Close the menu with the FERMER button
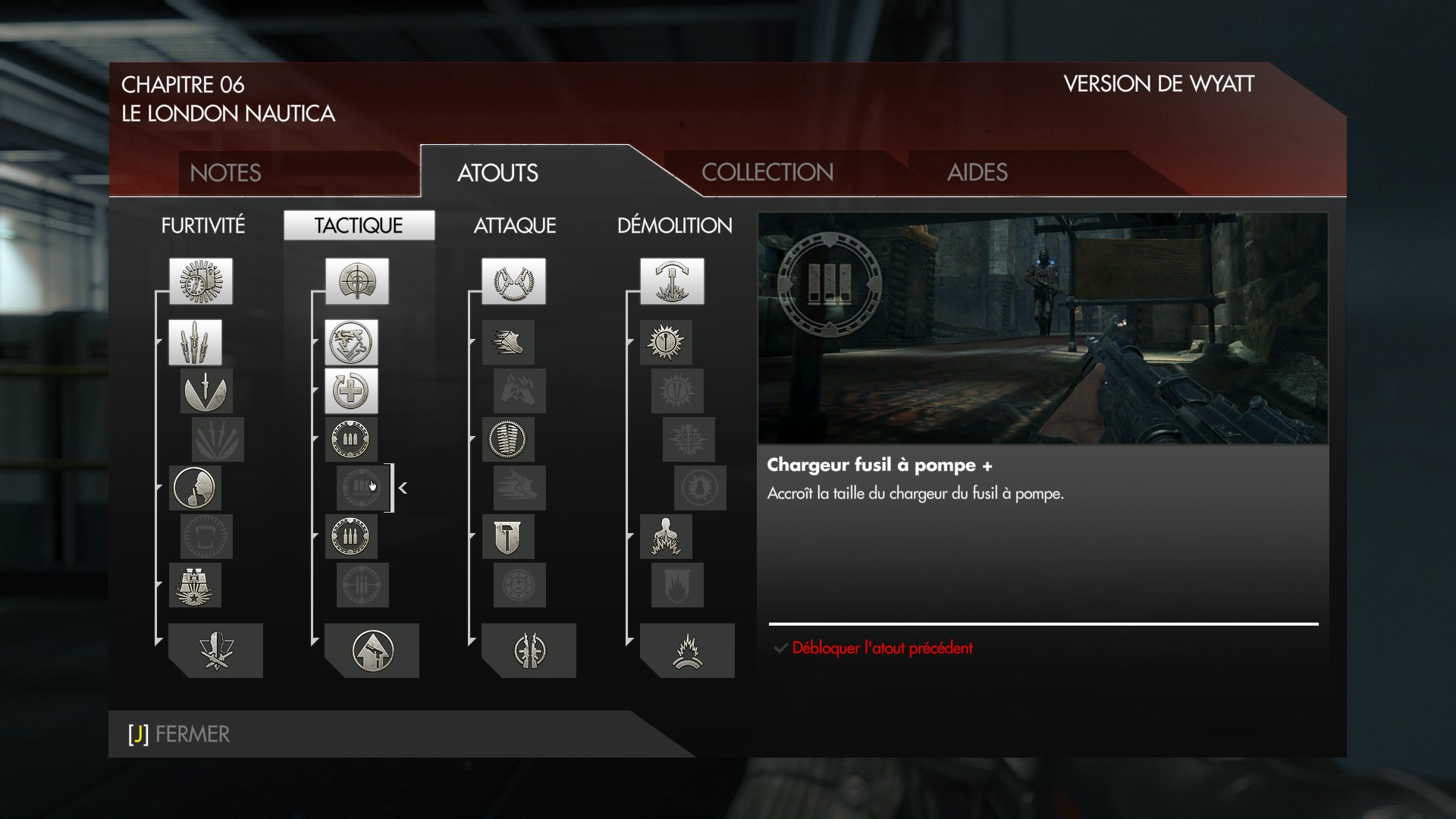 pos(180,734)
